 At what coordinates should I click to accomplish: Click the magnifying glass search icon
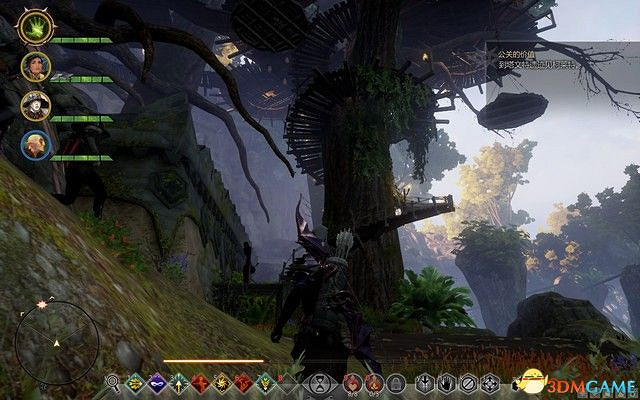pyautogui.click(x=113, y=382)
